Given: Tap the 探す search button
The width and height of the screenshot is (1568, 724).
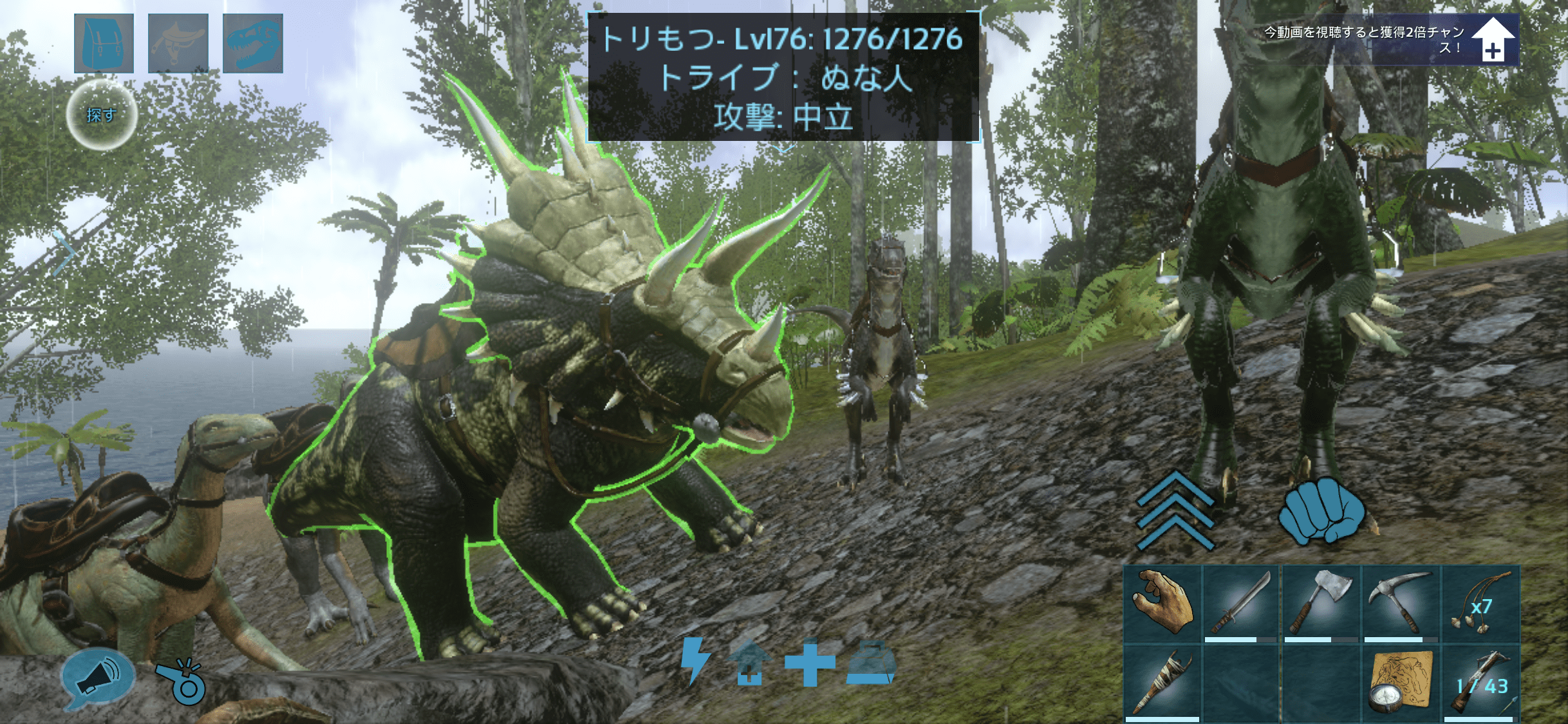Looking at the screenshot, I should 102,115.
